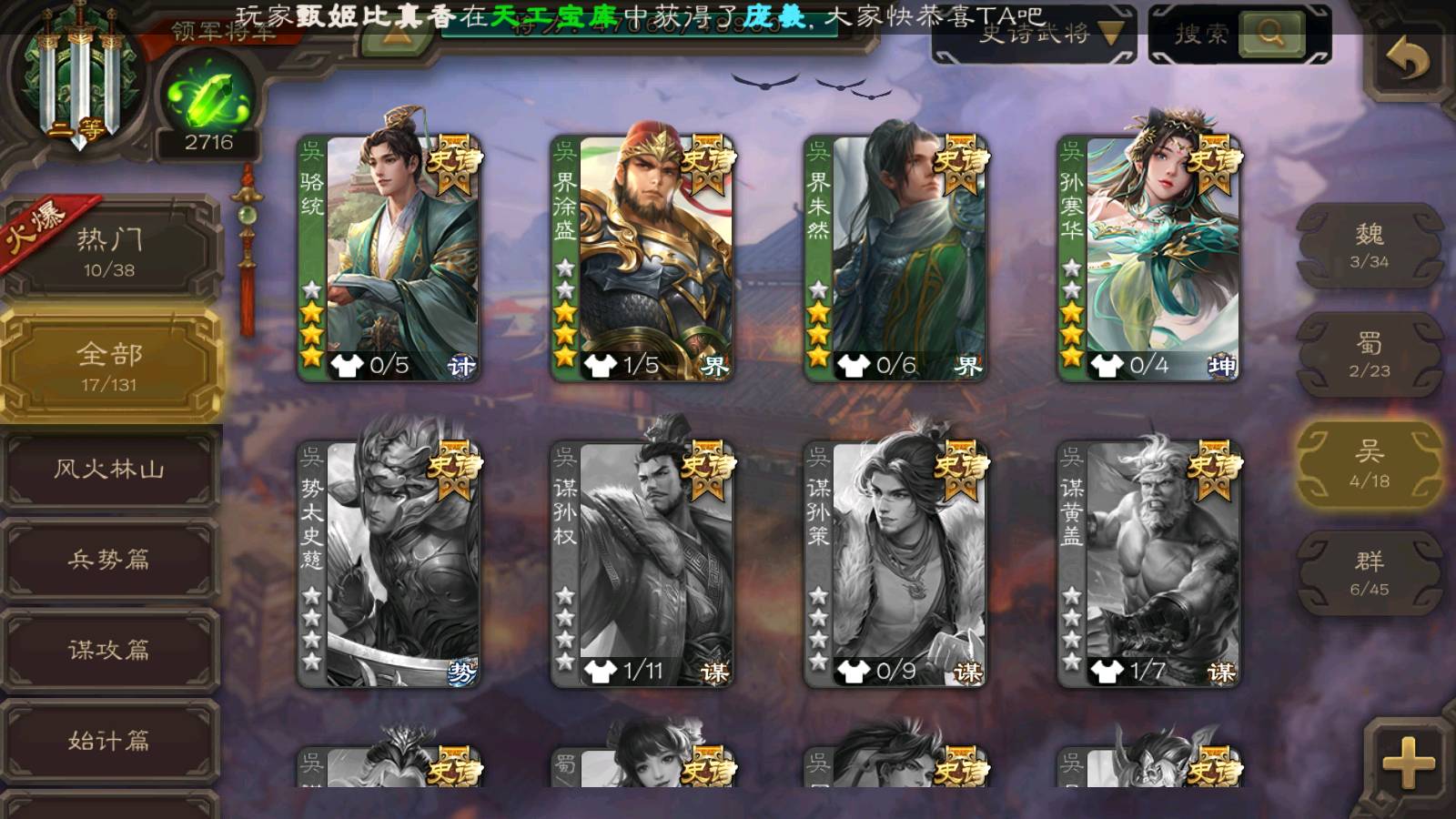Show the 谋攻篇 category
This screenshot has height=819, width=1456.
[x=109, y=650]
